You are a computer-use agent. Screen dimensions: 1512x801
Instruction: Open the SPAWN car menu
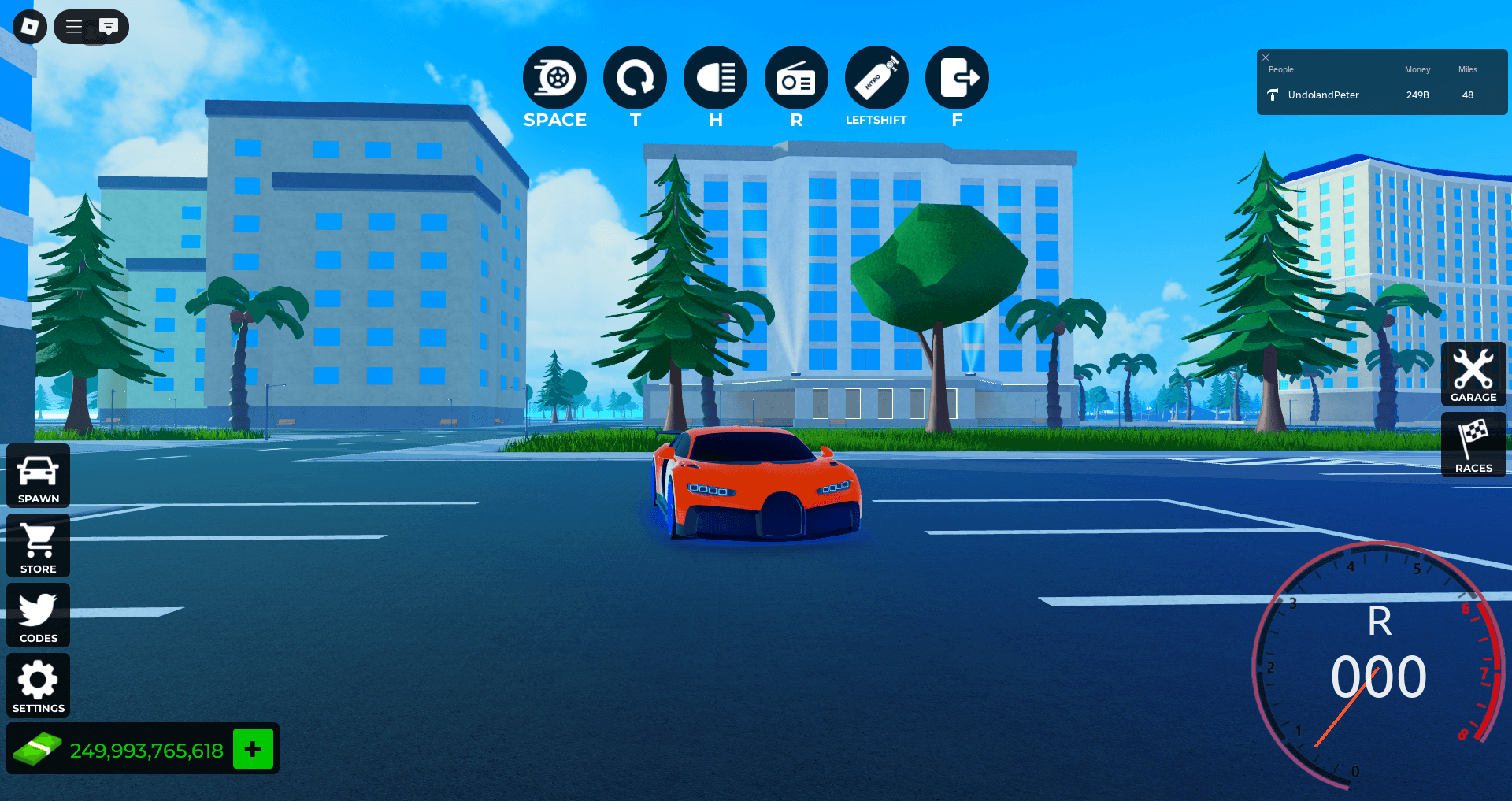tap(38, 473)
